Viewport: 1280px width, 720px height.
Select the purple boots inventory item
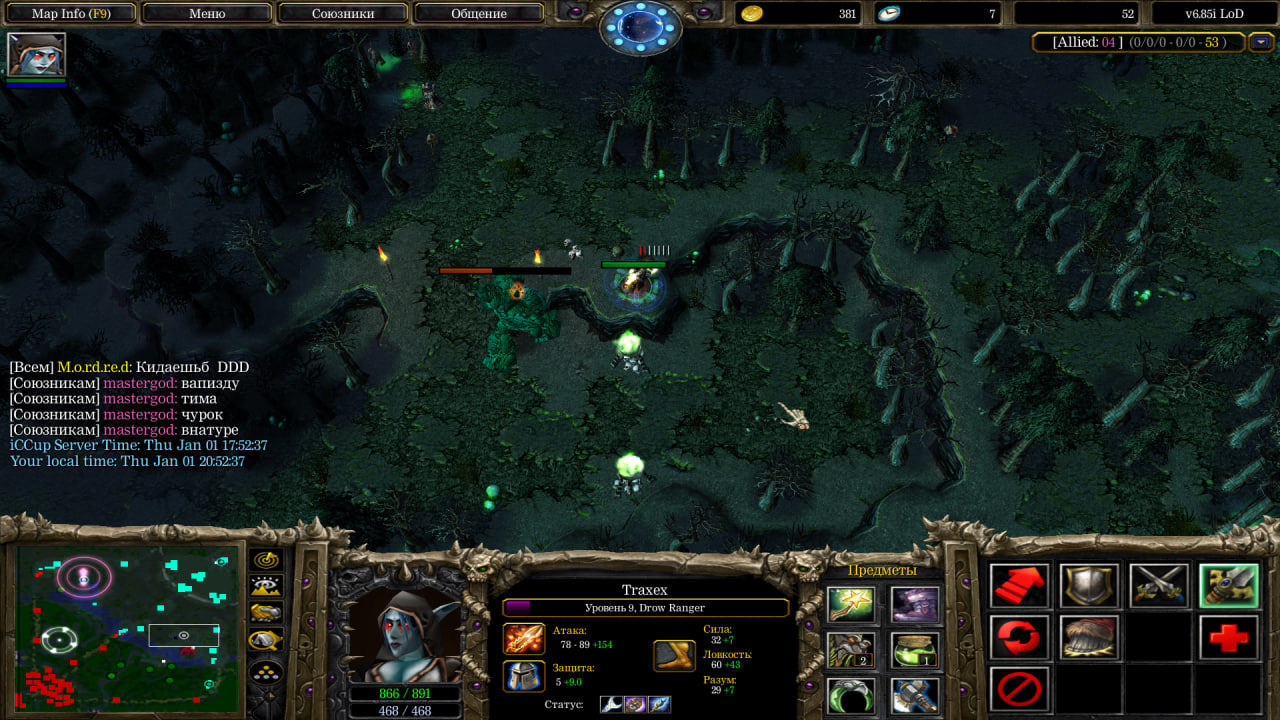[915, 605]
